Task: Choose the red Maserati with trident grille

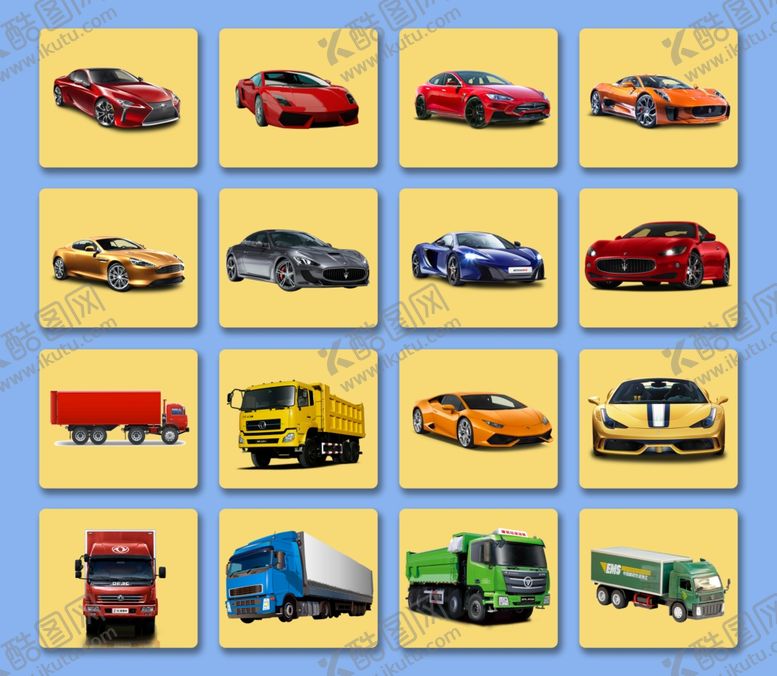Action: [x=658, y=258]
